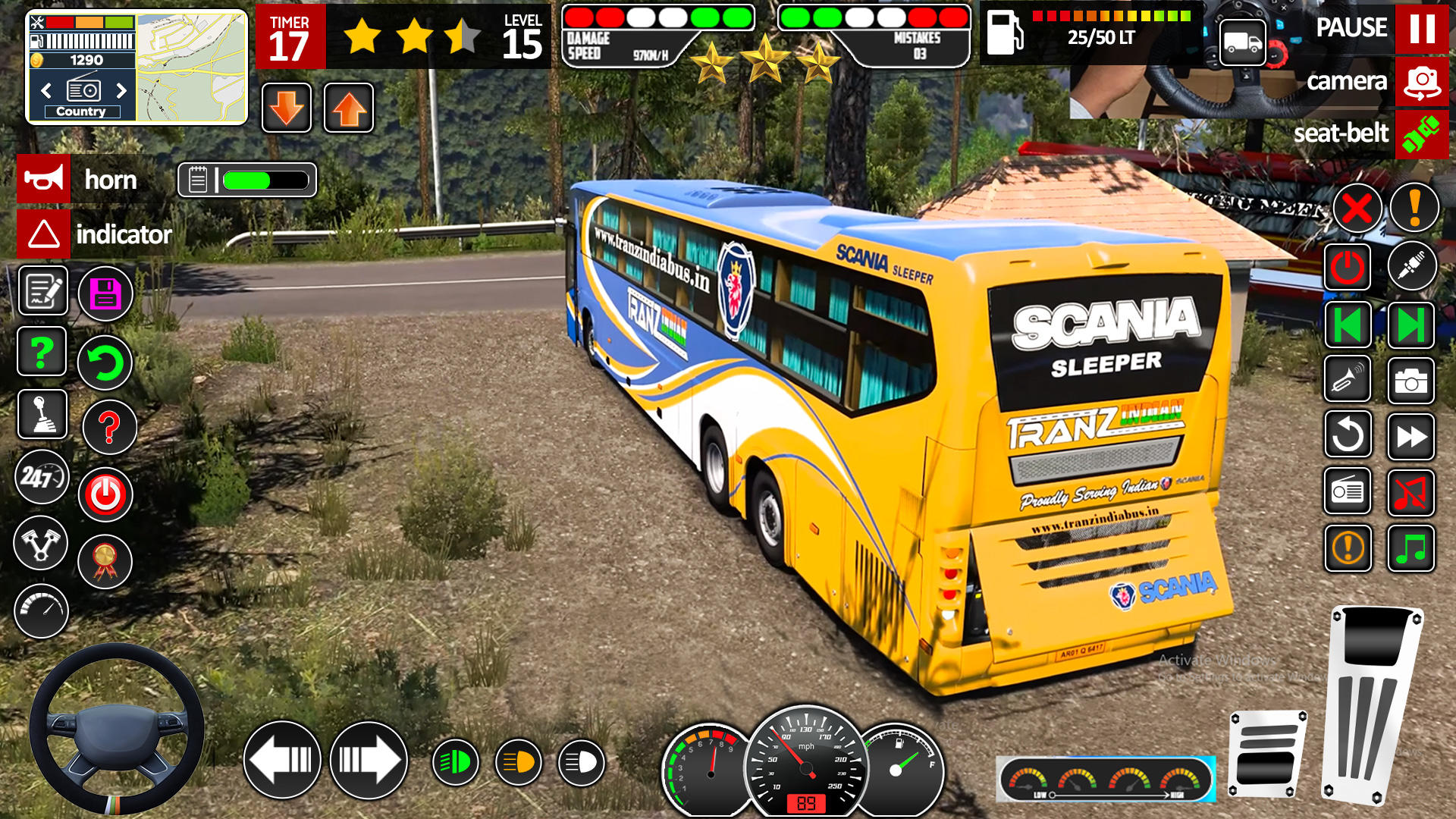The width and height of the screenshot is (1456, 819).
Task: Activate the gear shift lever icon
Action: pos(42,414)
